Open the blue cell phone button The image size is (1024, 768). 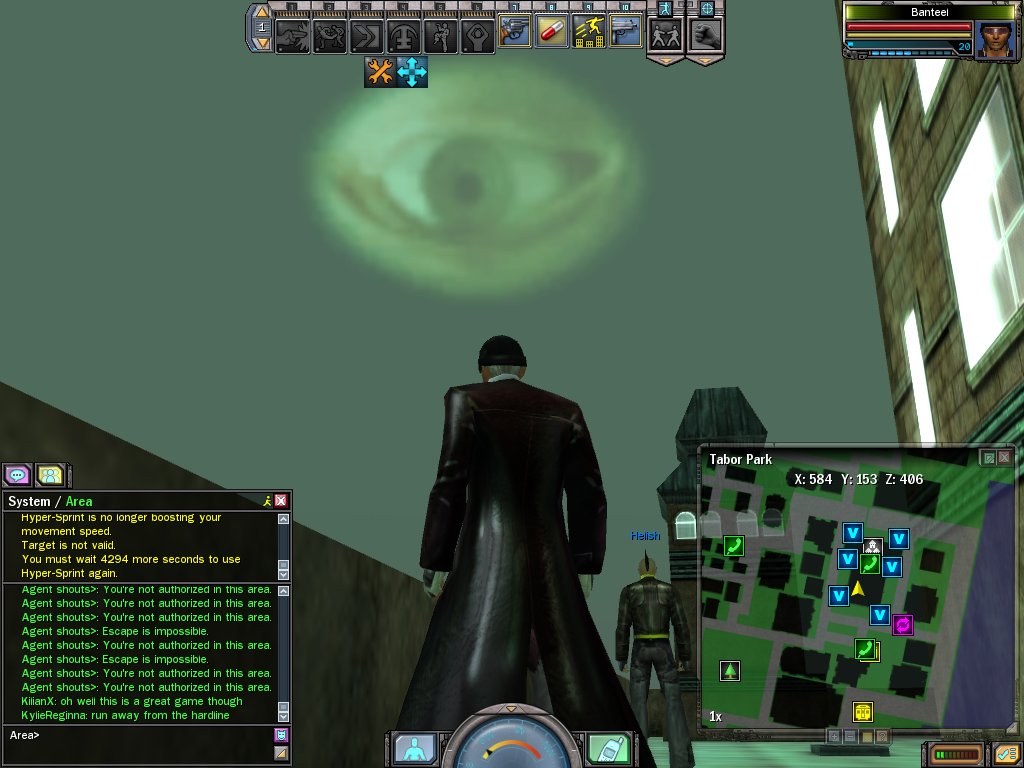click(x=607, y=748)
